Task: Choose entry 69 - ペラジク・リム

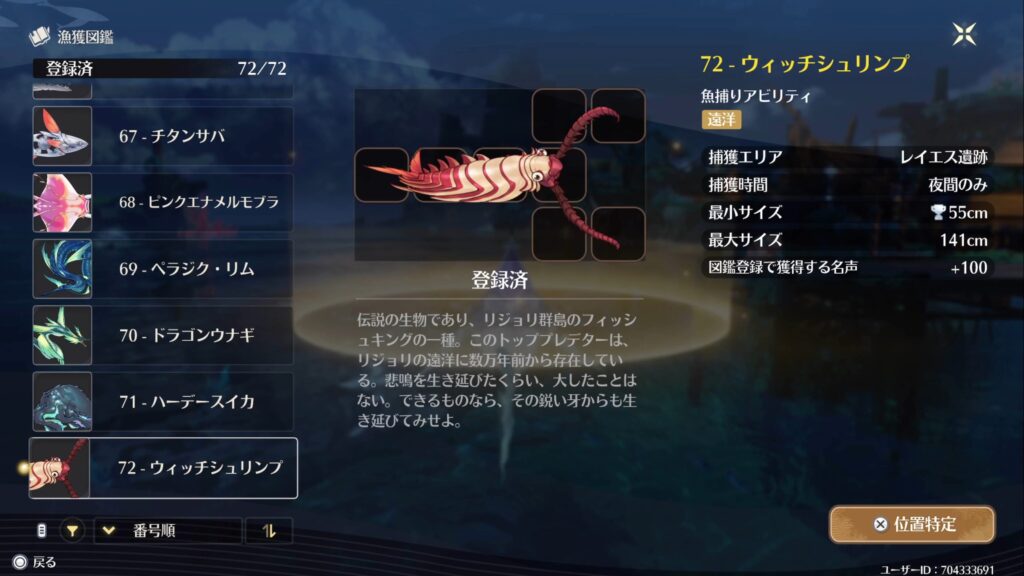Action: tap(163, 269)
